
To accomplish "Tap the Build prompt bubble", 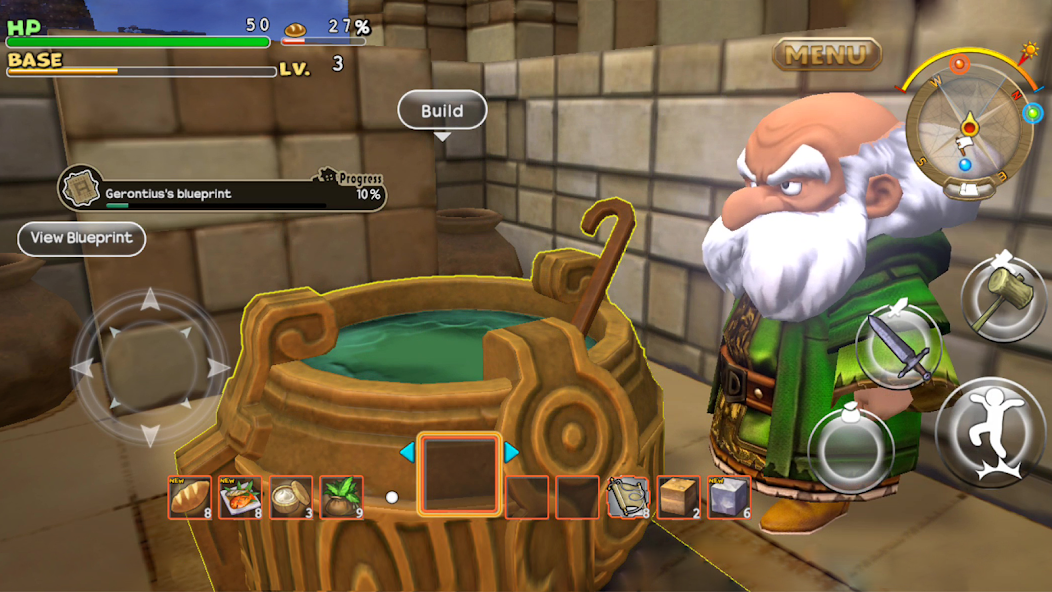I will point(442,111).
